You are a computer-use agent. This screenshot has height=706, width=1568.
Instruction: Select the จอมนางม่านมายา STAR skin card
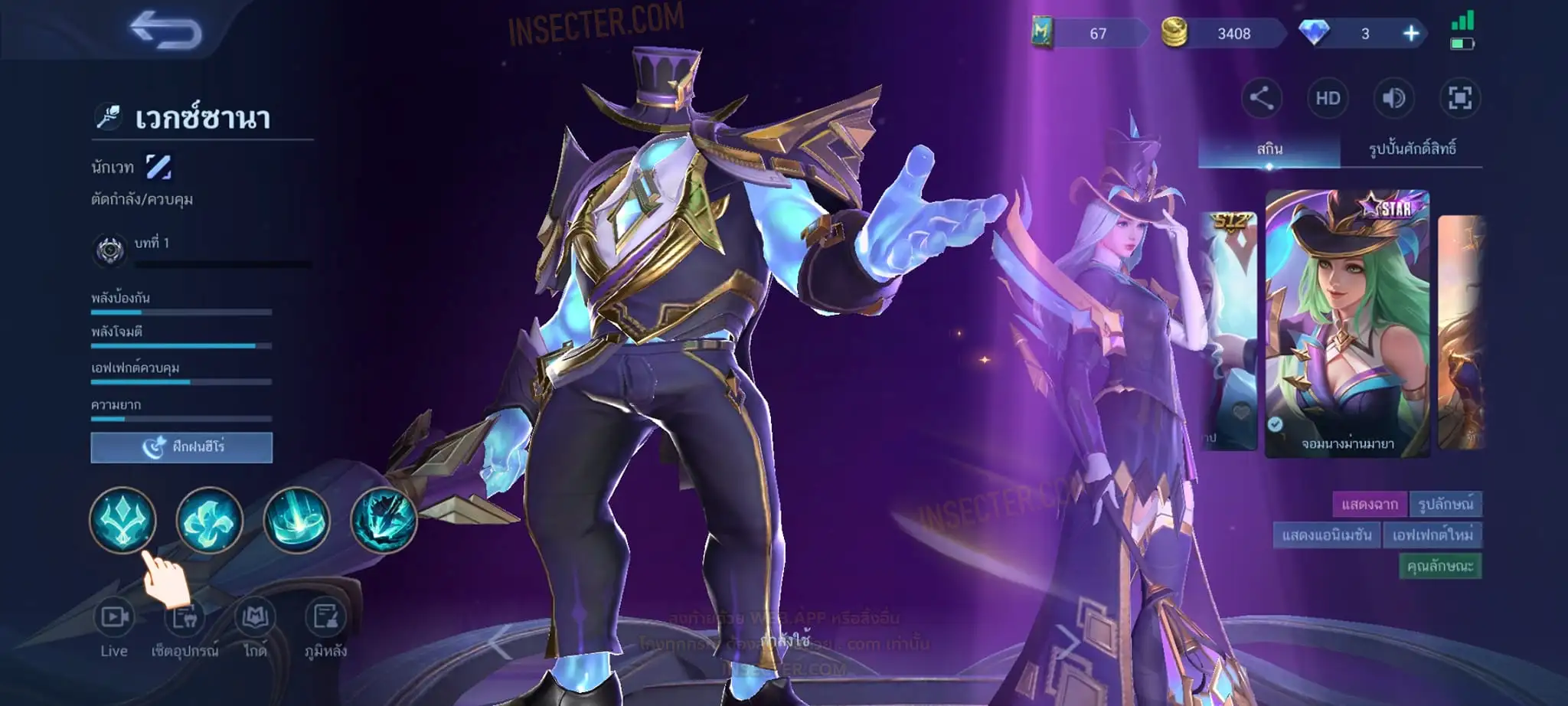click(1347, 324)
